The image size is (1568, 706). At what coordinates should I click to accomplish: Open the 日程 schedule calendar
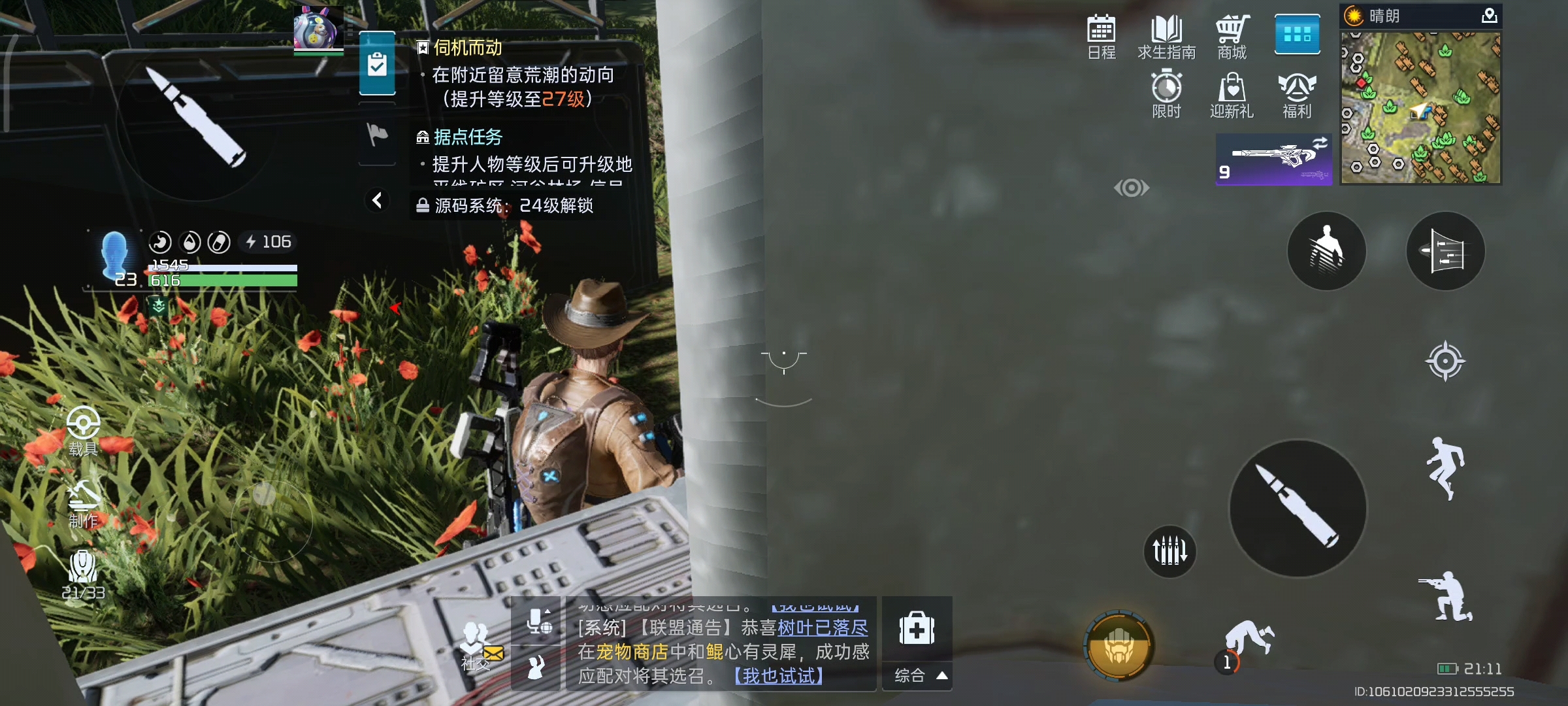1101,36
